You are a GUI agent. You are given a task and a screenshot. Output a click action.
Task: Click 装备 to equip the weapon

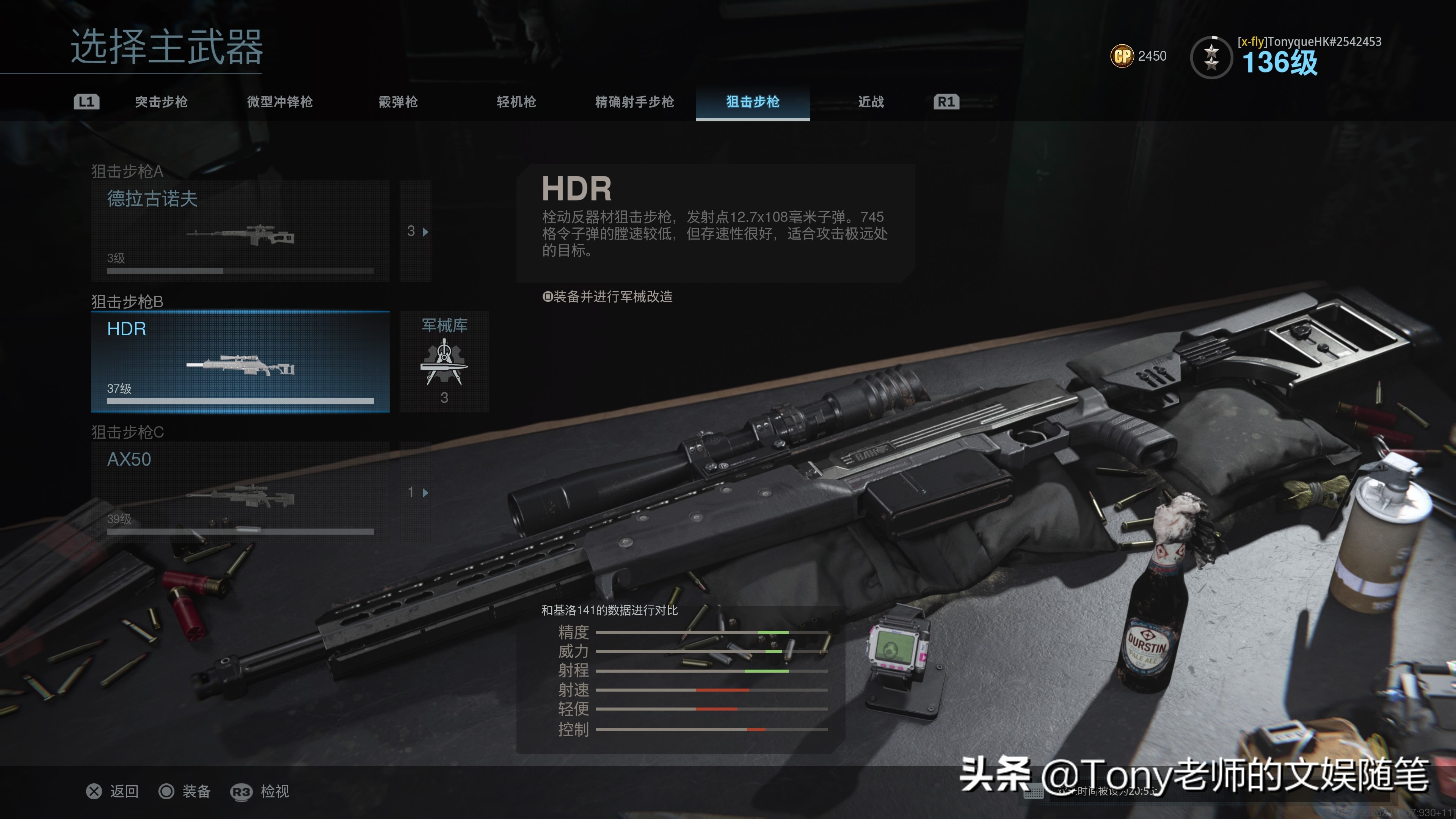point(185,791)
